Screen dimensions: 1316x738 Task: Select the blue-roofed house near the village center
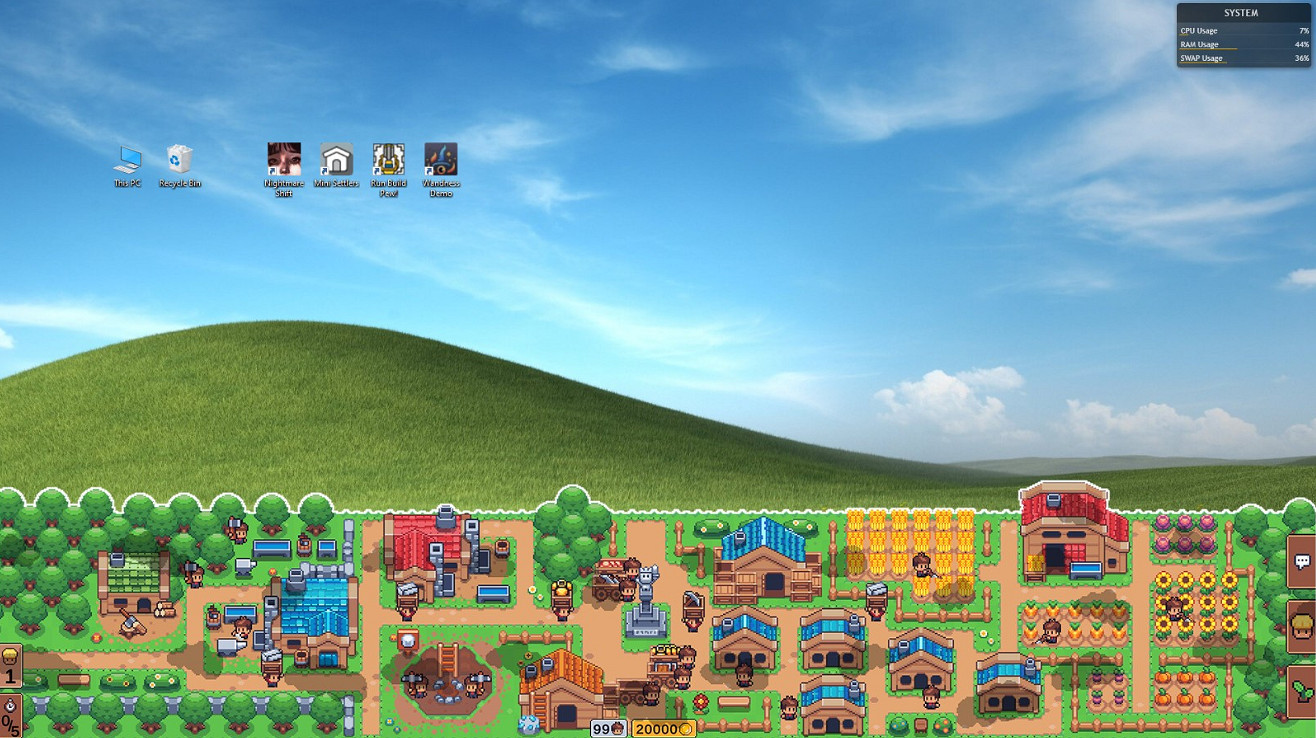(762, 550)
